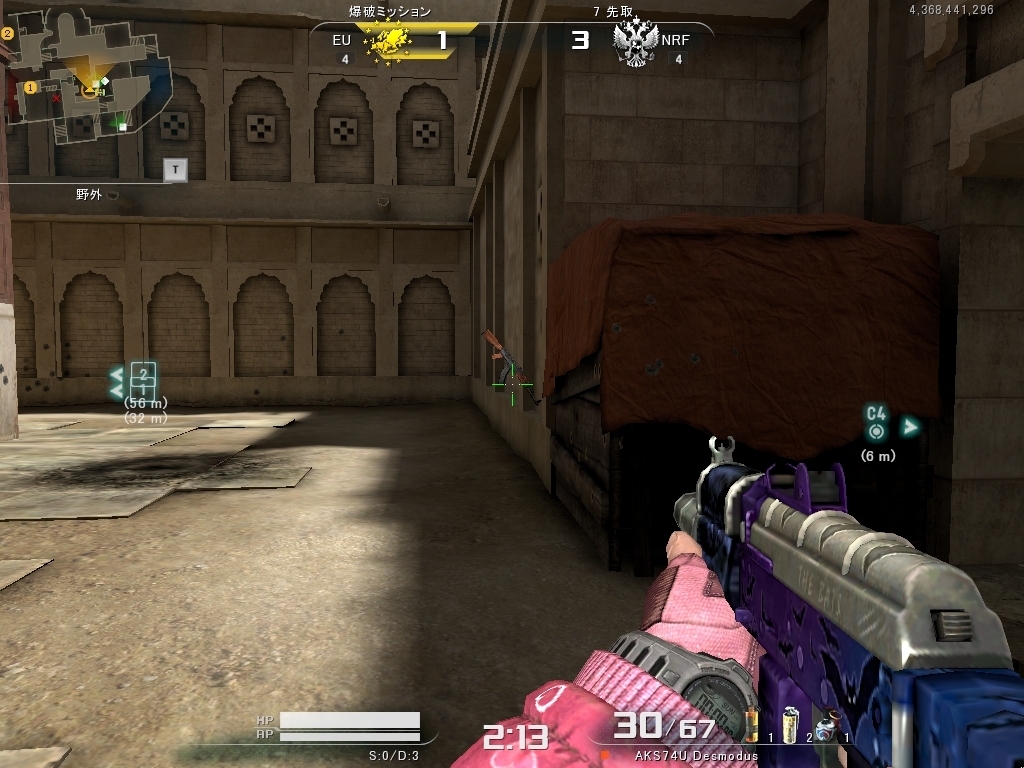Viewport: 1024px width, 768px height.
Task: Click the NRF double-headed eagle emblem
Action: coord(634,43)
